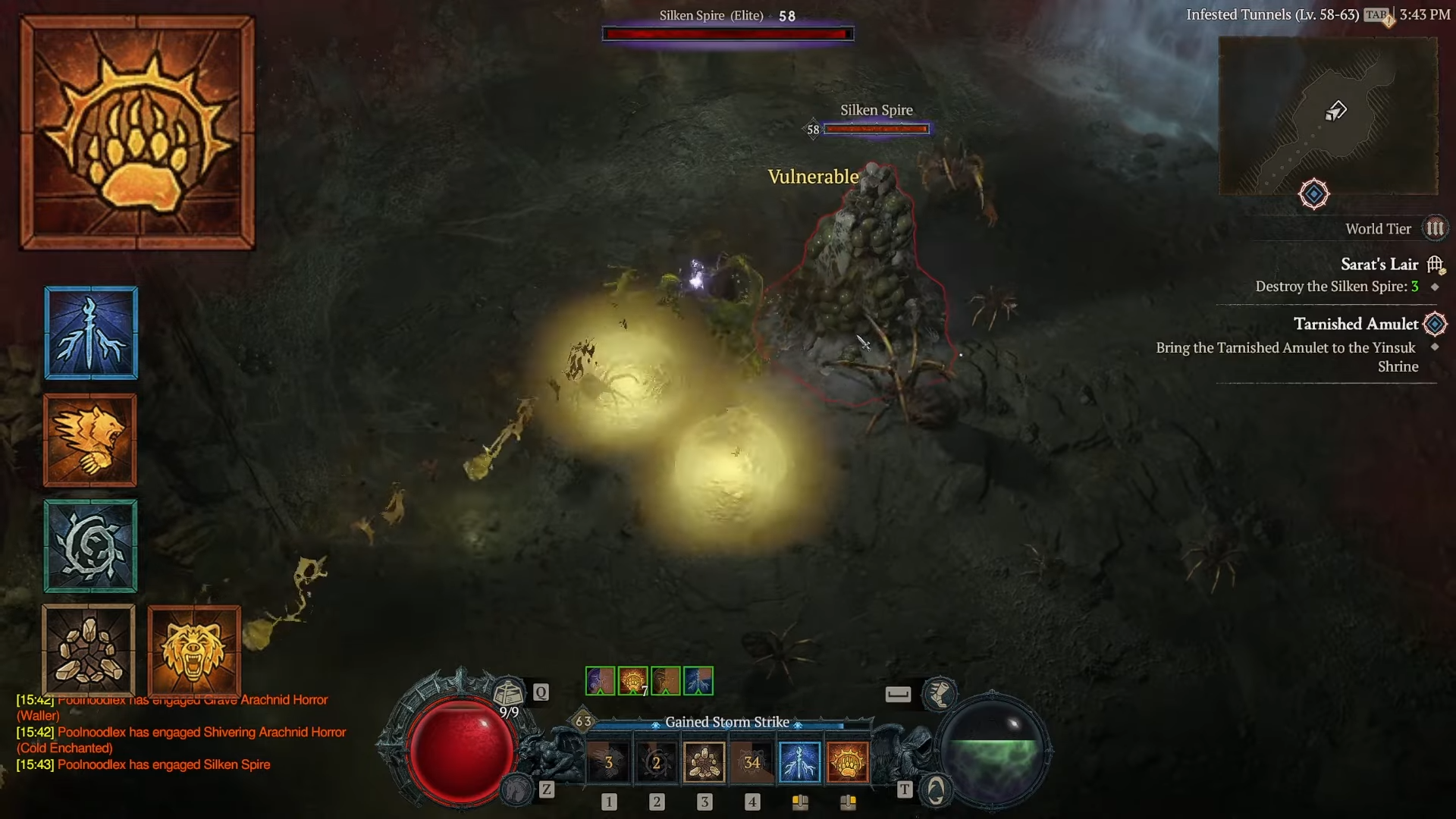Track the Tarnished Amulet quest
Screen dimensions: 1456x819
1355,325
